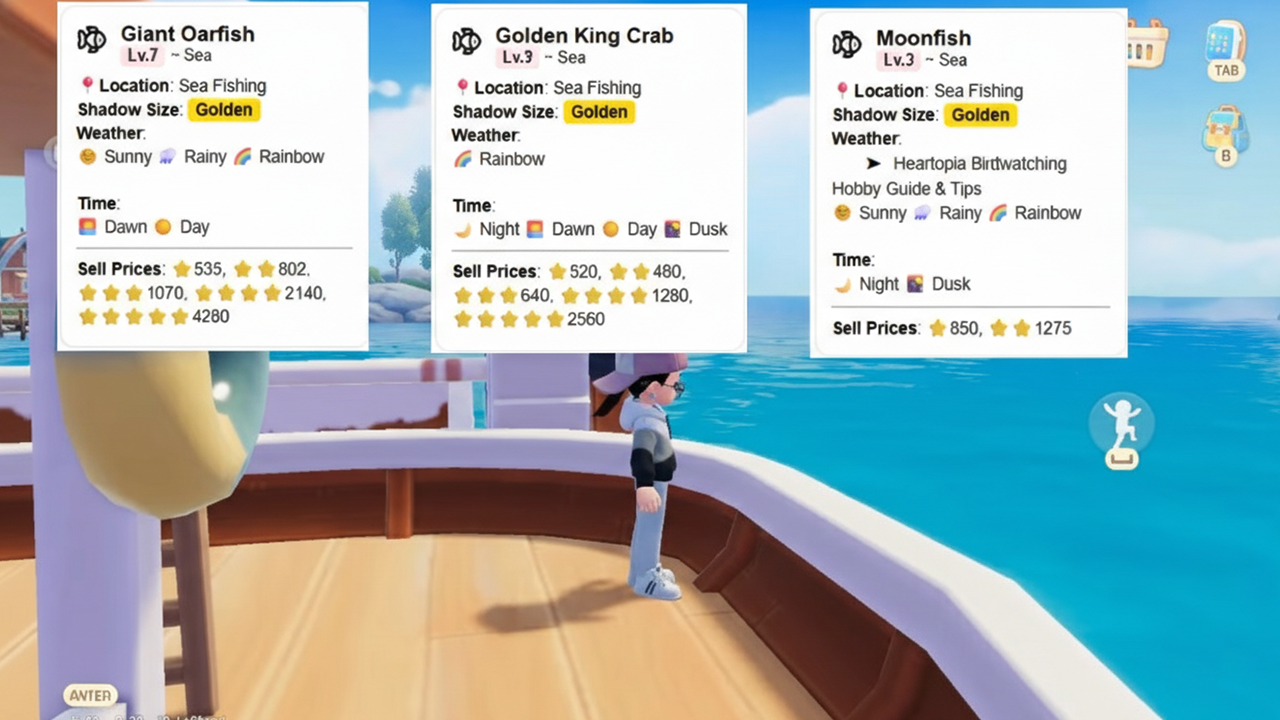Click the location pin on the Giant Oarfish card
The image size is (1280, 720).
tap(87, 86)
